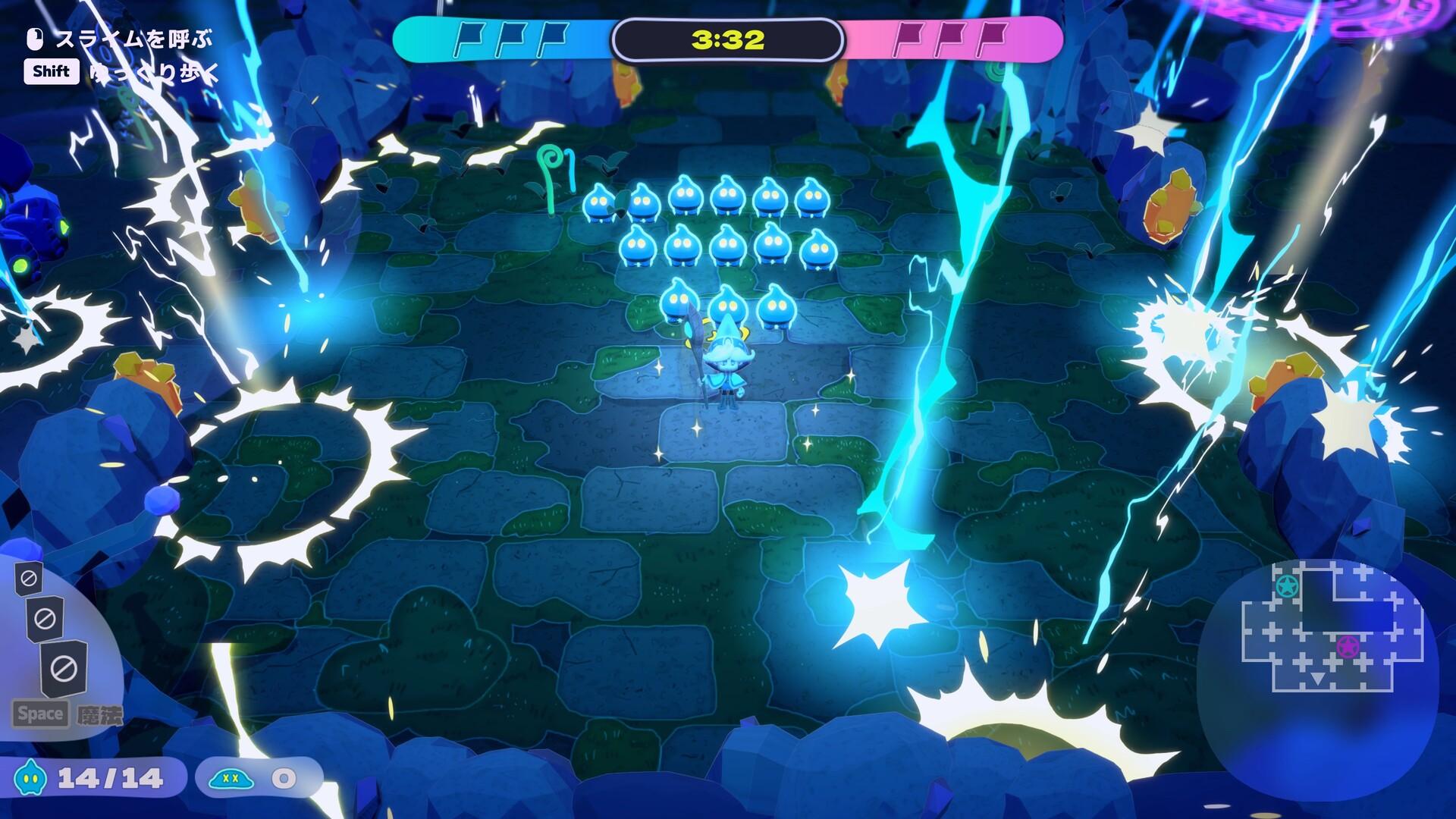Viewport: 1456px width, 819px height.
Task: Toggle the top disabled spell dice slot
Action: (30, 576)
